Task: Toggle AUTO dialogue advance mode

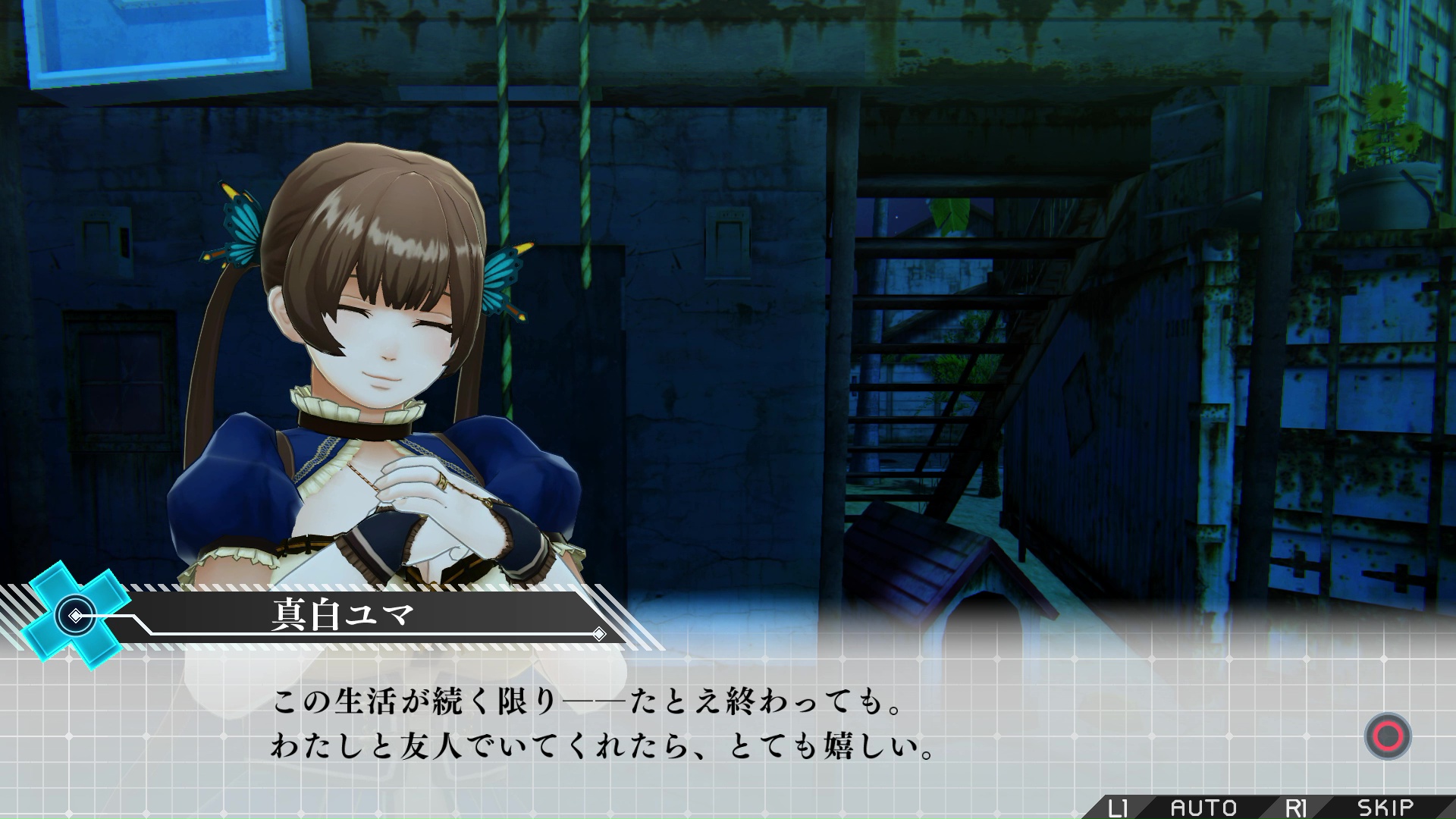Action: (1203, 808)
